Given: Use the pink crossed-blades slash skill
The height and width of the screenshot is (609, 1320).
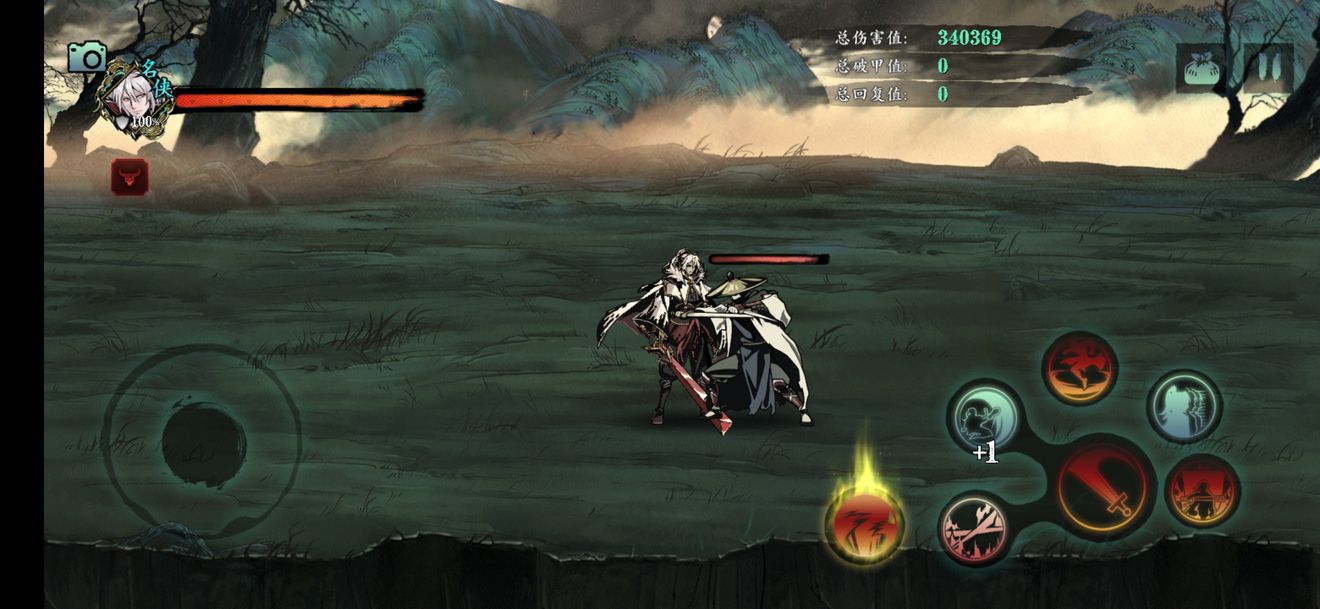Looking at the screenshot, I should coord(975,527).
